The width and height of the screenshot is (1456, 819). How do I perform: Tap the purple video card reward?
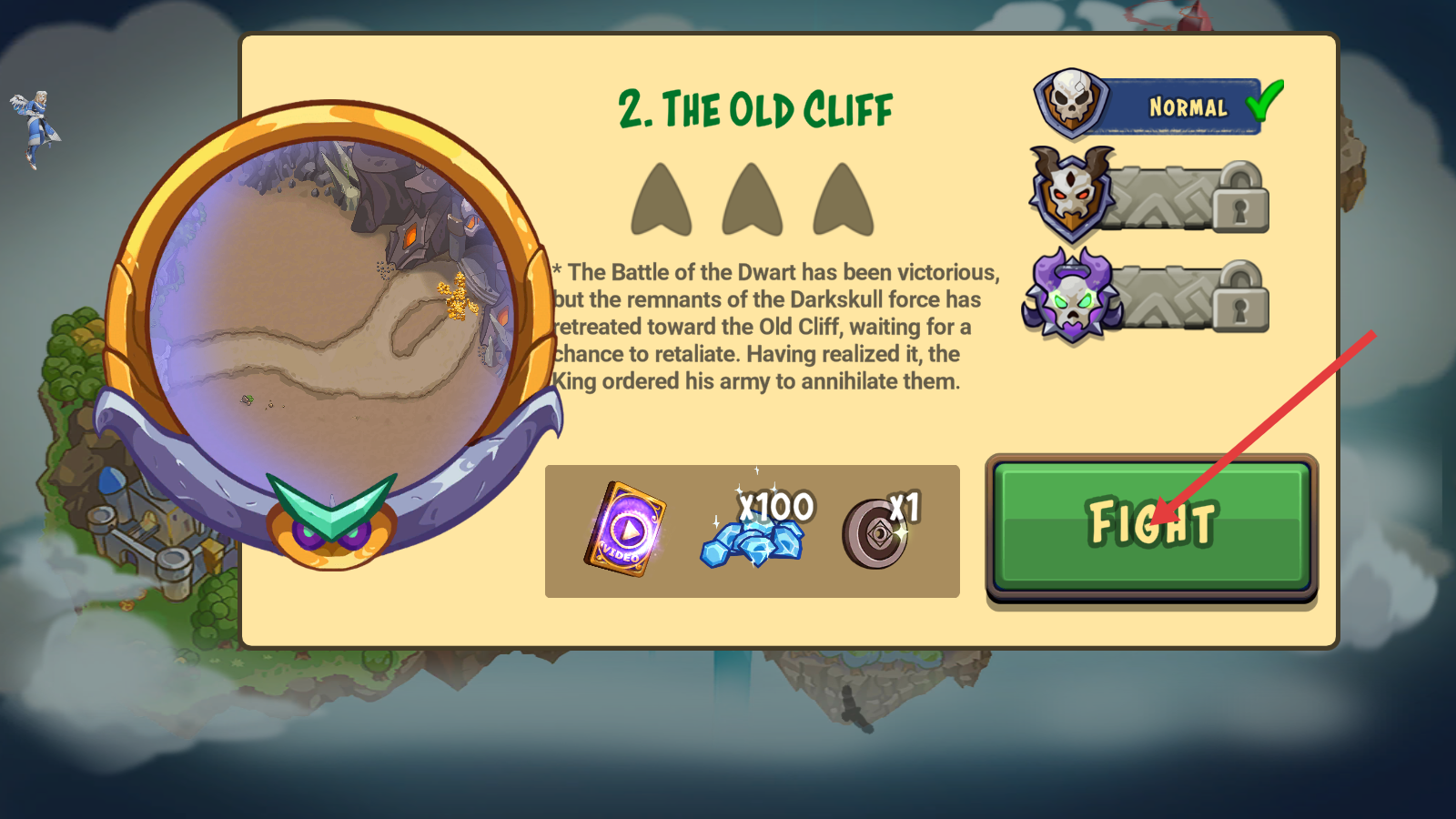[625, 530]
